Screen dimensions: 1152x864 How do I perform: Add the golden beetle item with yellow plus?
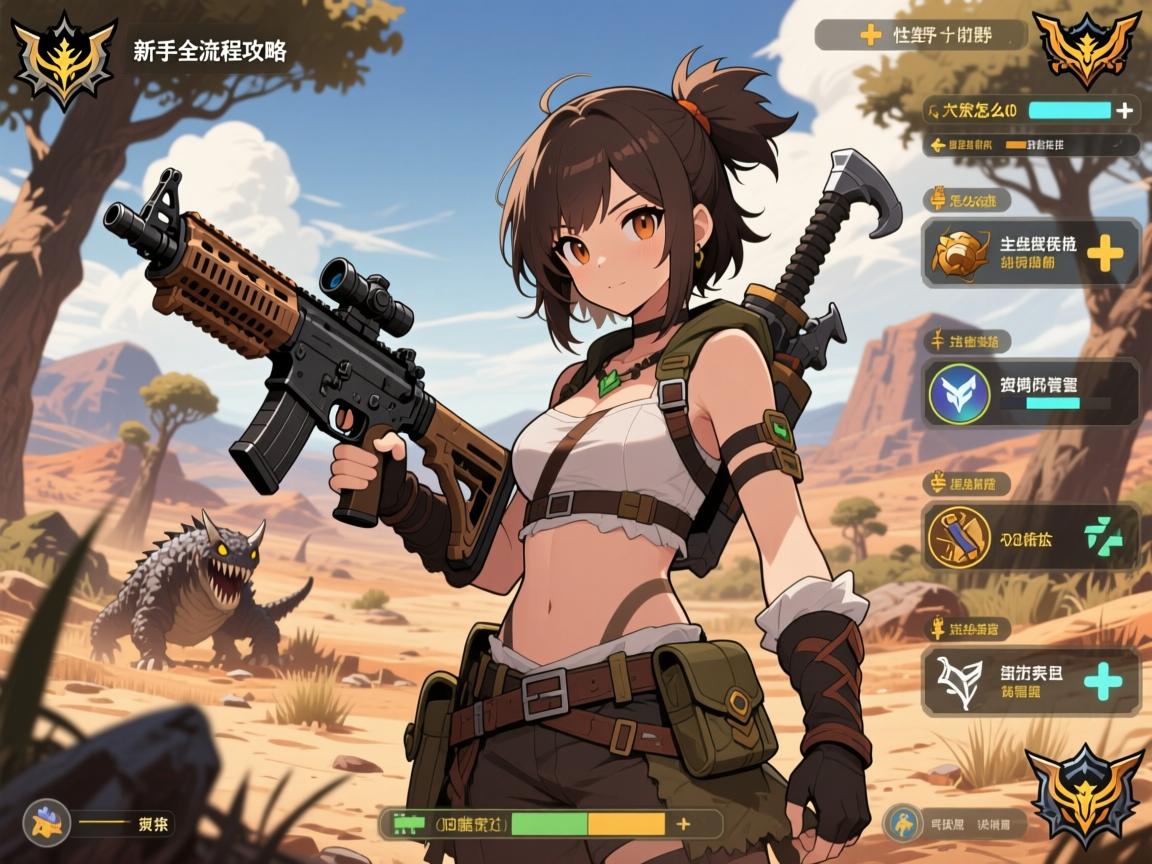point(1104,253)
